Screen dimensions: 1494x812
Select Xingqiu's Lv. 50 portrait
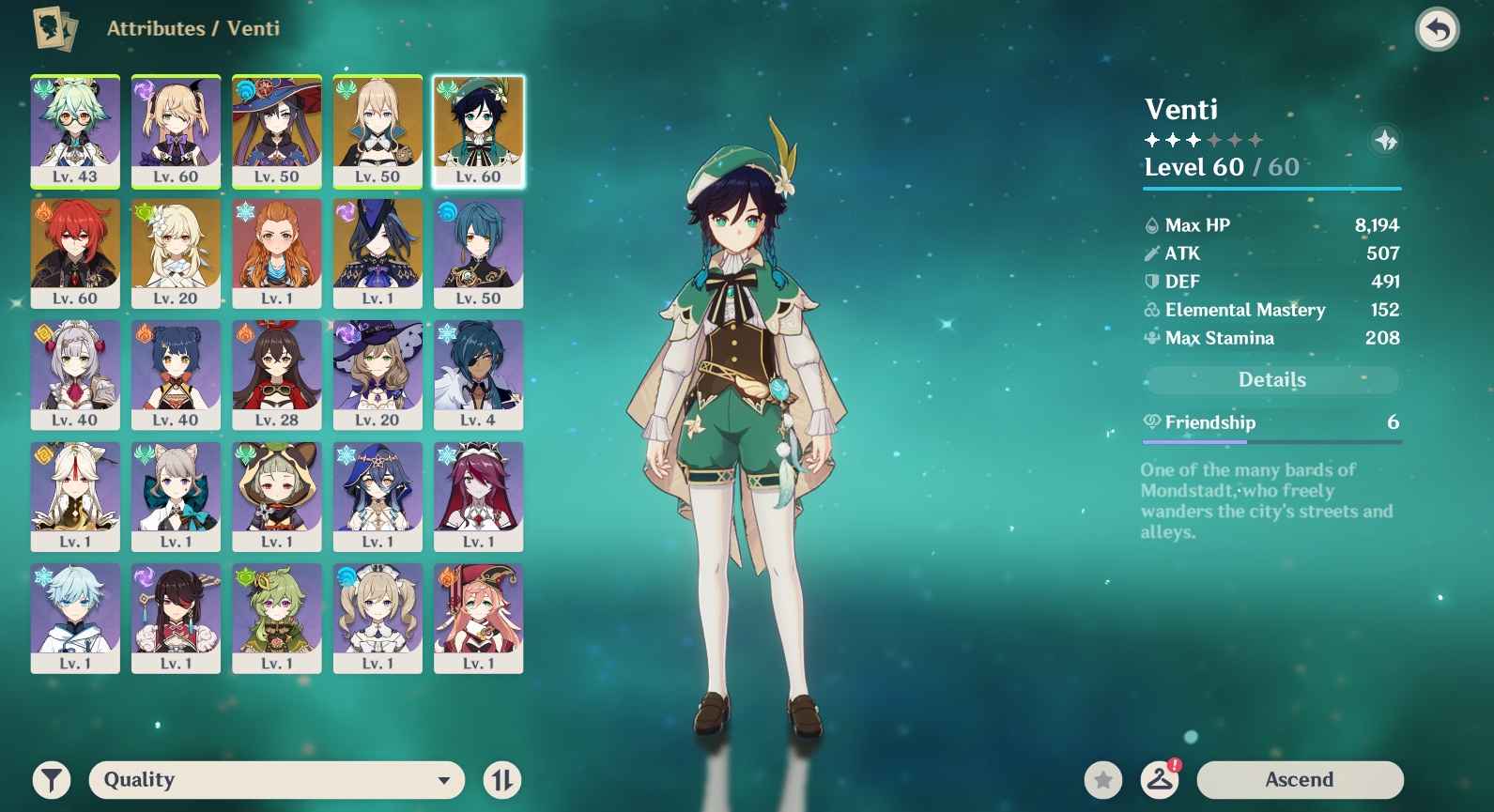point(478,253)
